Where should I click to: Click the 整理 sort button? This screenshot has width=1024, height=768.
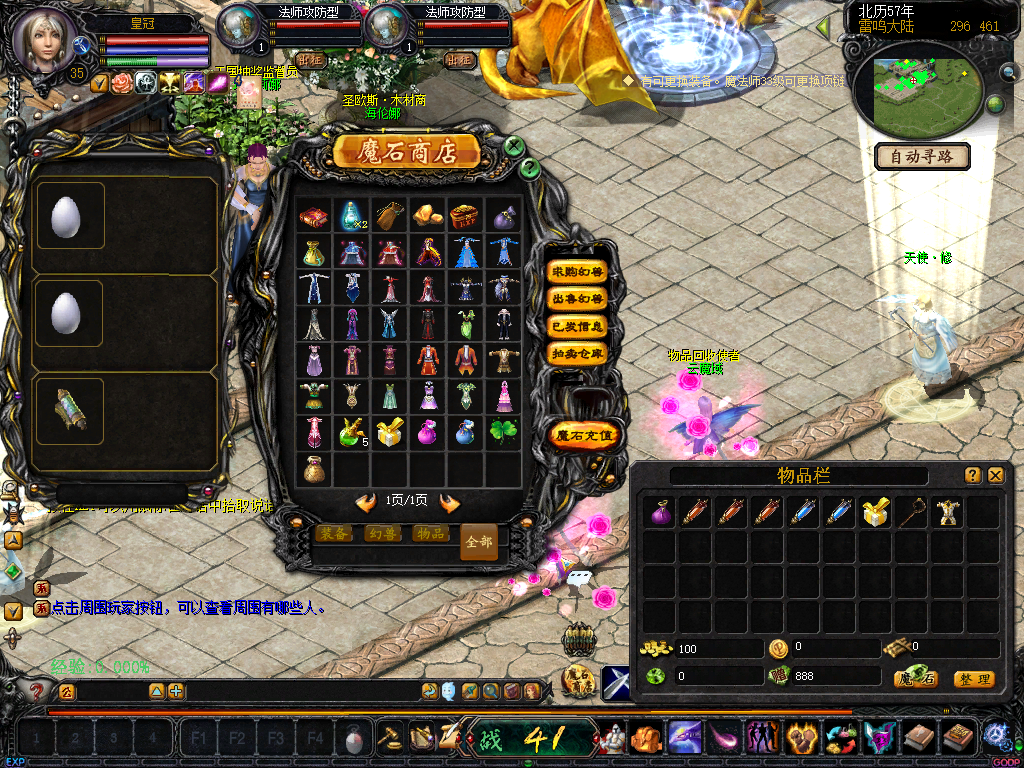coord(973,679)
